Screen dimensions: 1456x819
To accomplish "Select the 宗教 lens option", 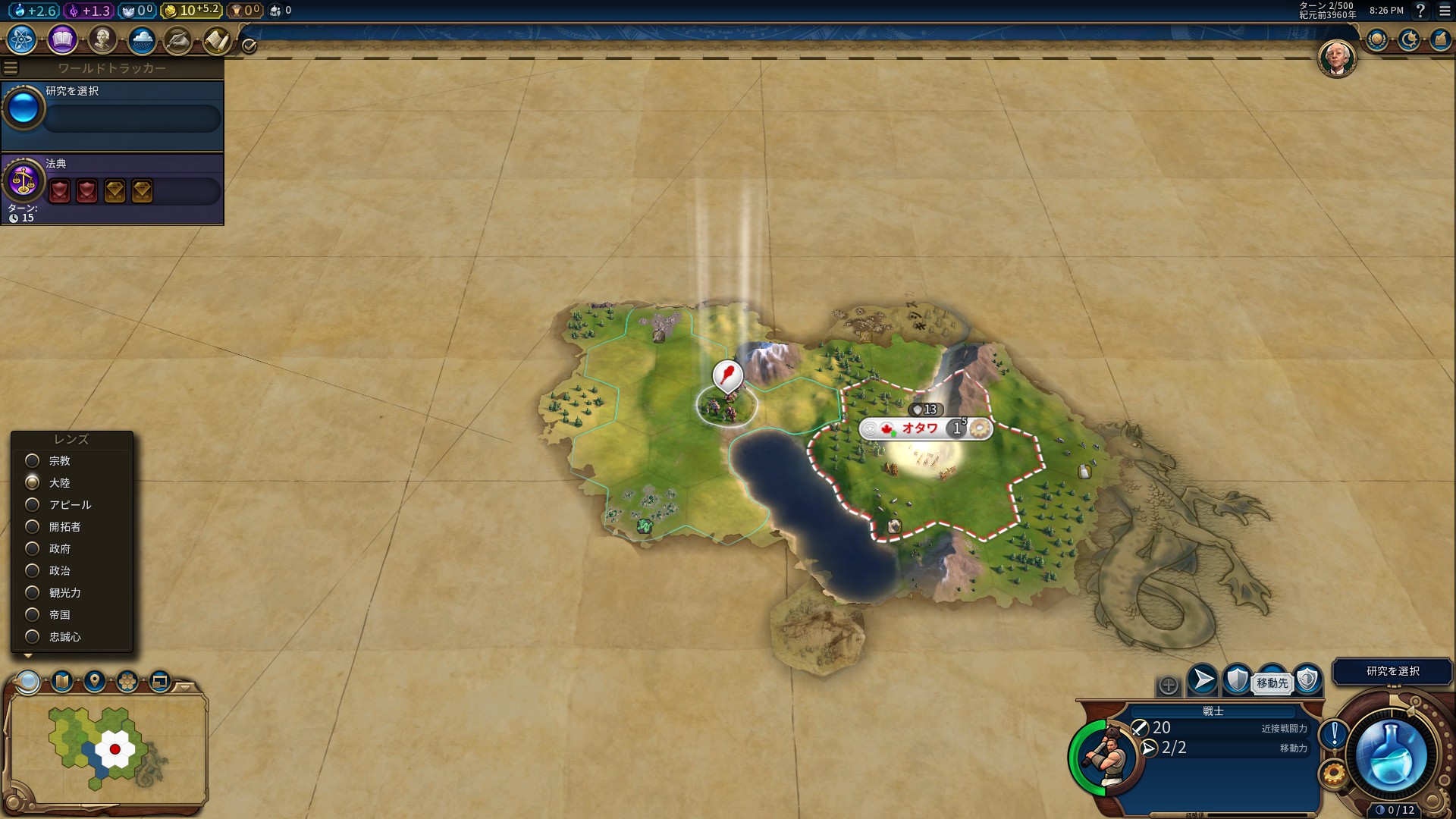I will pyautogui.click(x=33, y=461).
